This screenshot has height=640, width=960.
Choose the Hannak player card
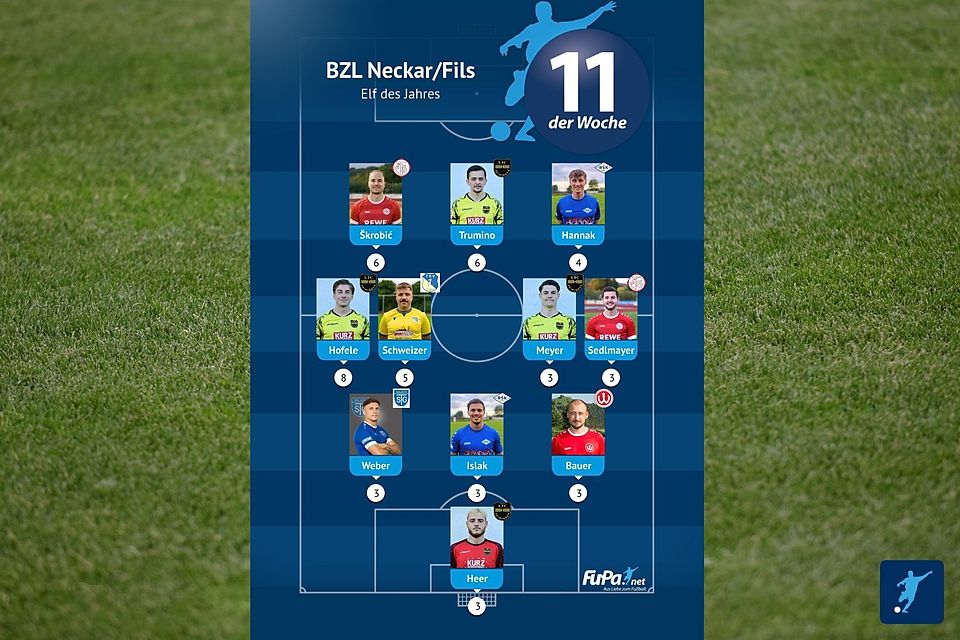[x=578, y=203]
